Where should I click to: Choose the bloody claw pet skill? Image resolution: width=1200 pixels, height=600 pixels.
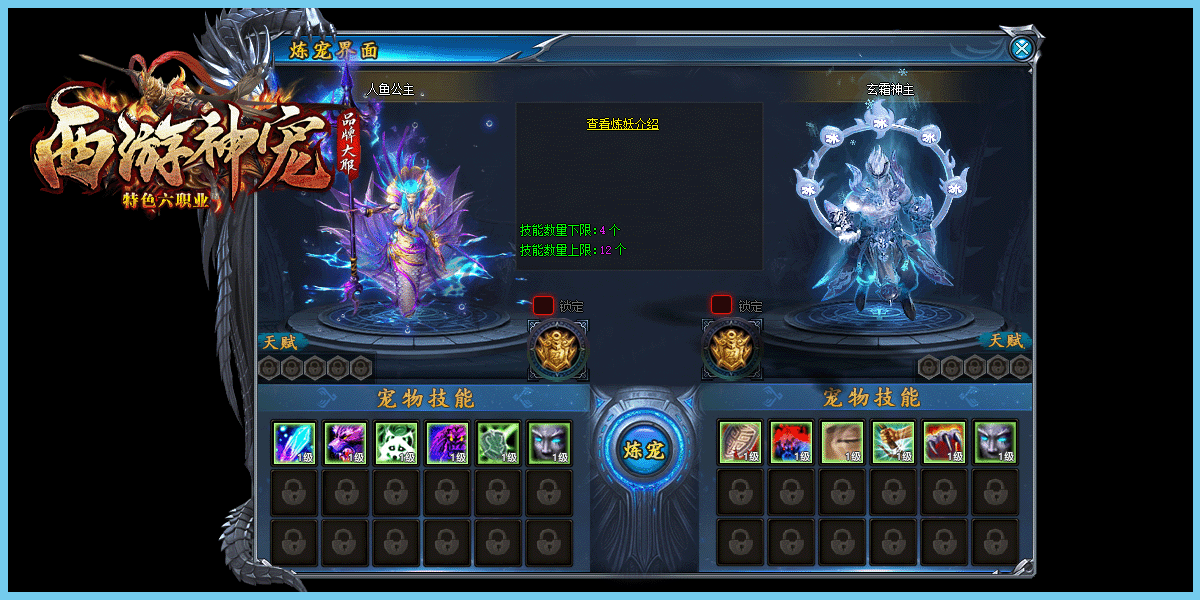[944, 443]
